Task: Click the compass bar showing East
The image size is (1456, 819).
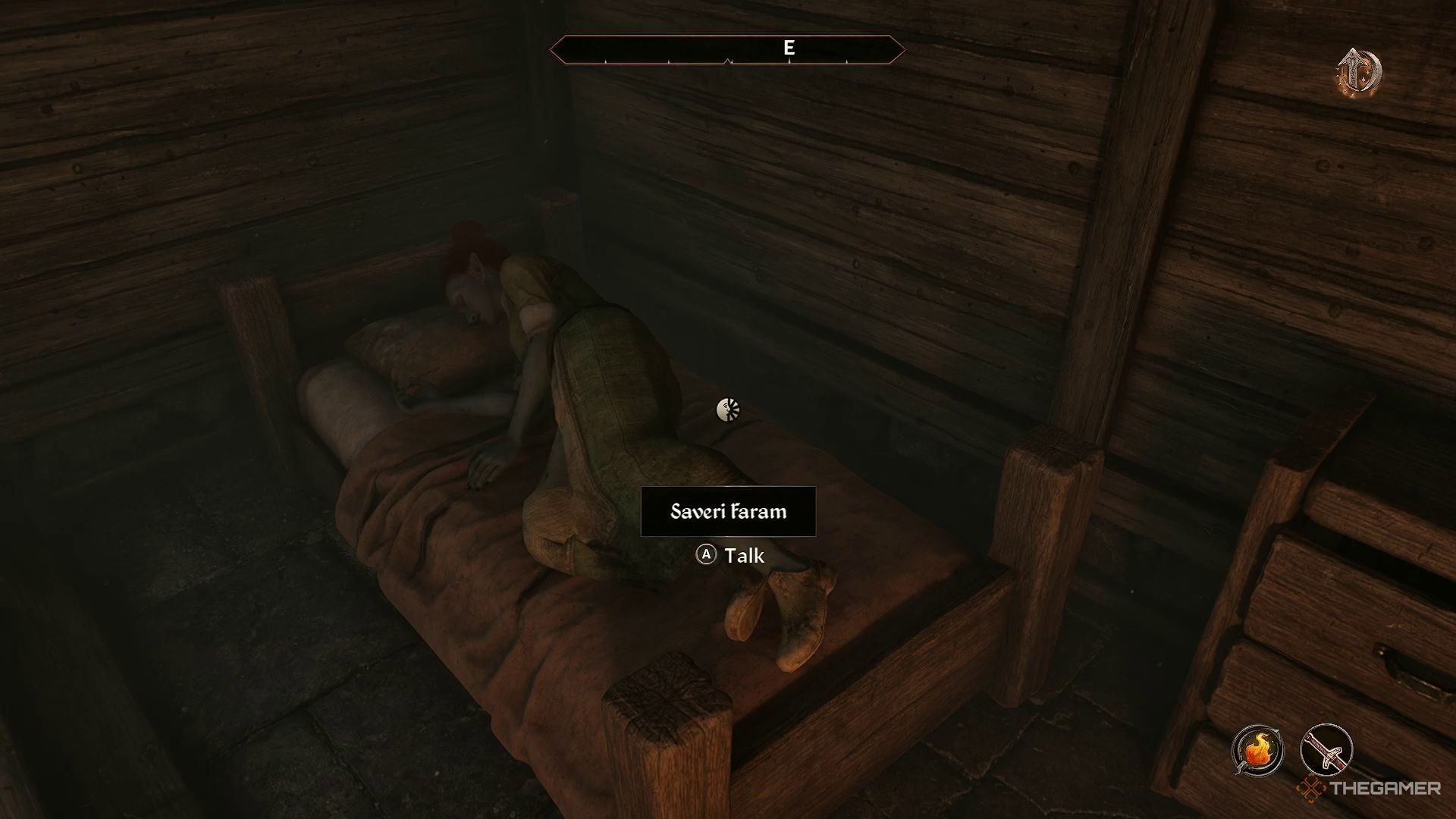Action: (727, 50)
